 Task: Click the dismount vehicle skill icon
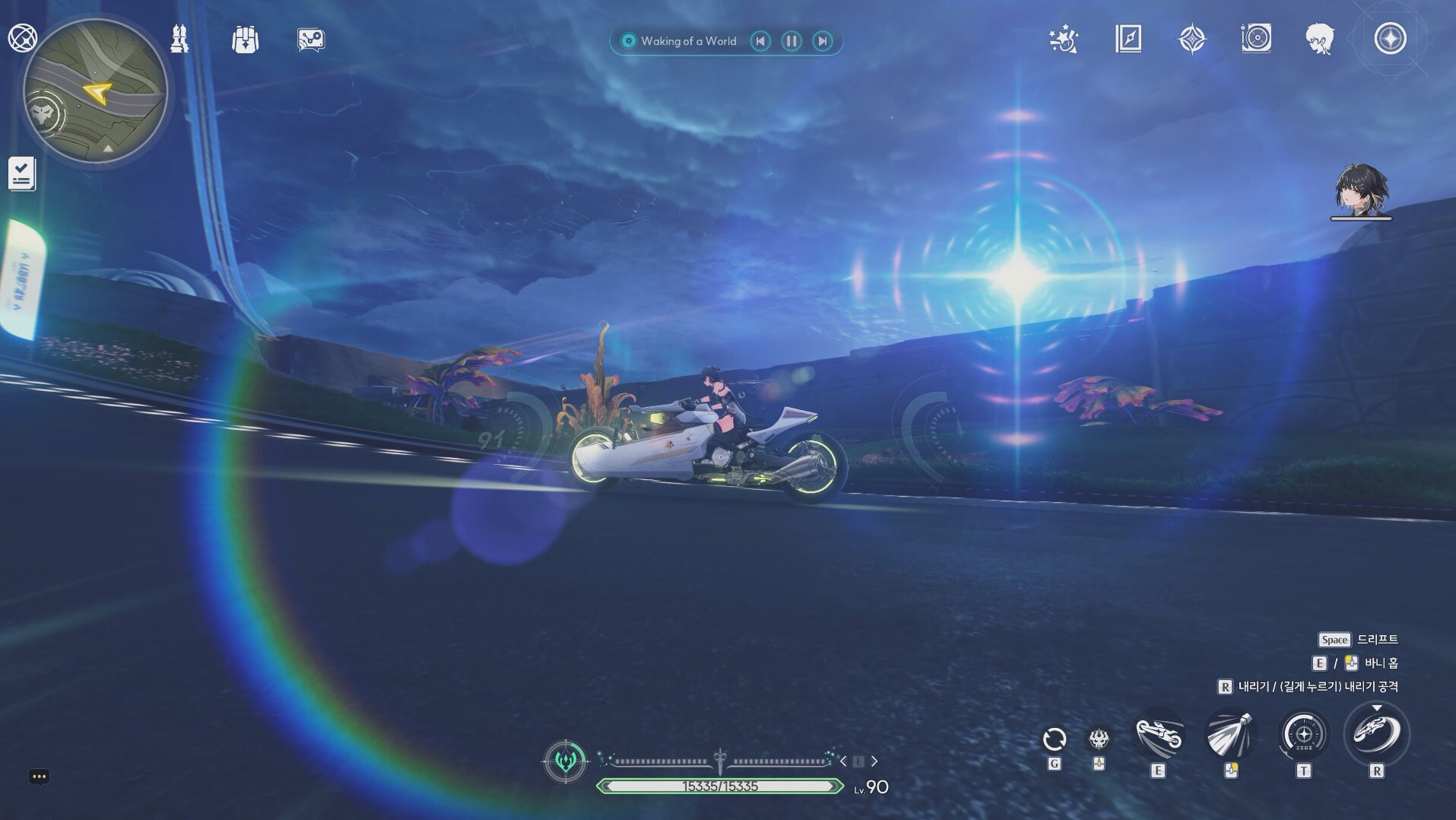[x=1376, y=733]
